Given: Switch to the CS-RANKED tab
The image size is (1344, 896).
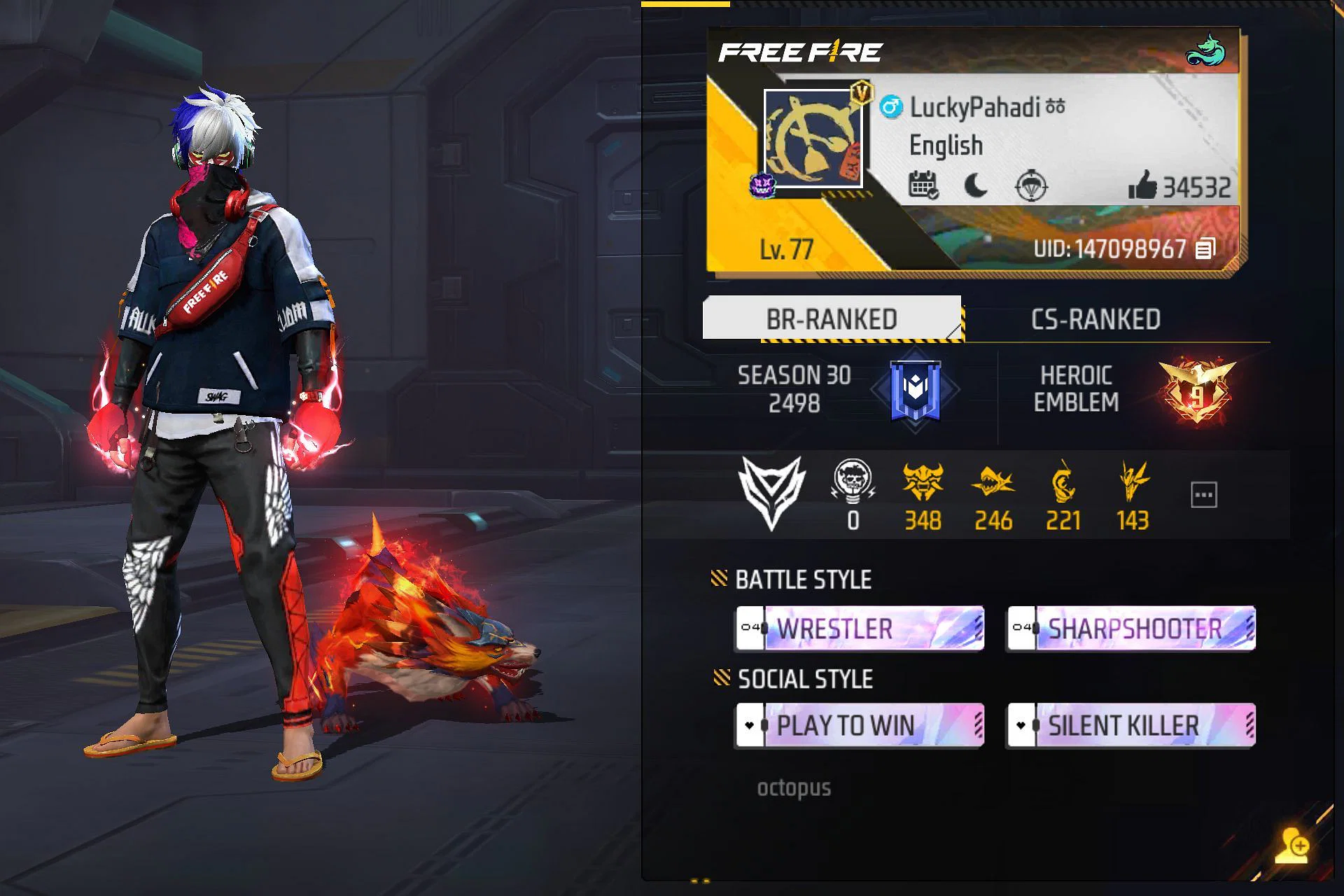Looking at the screenshot, I should (1095, 319).
